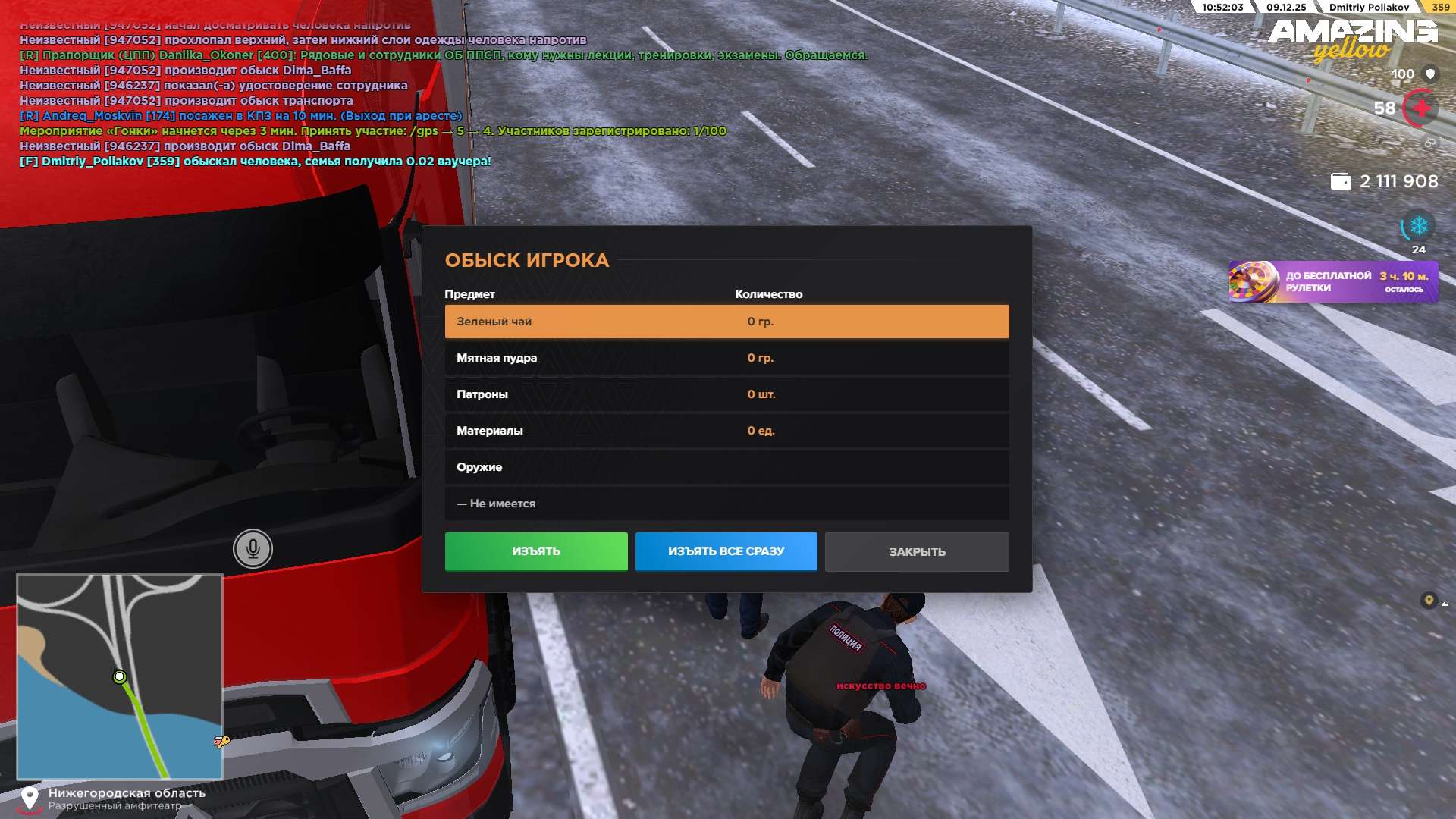Open the free roulette banner

[1333, 282]
